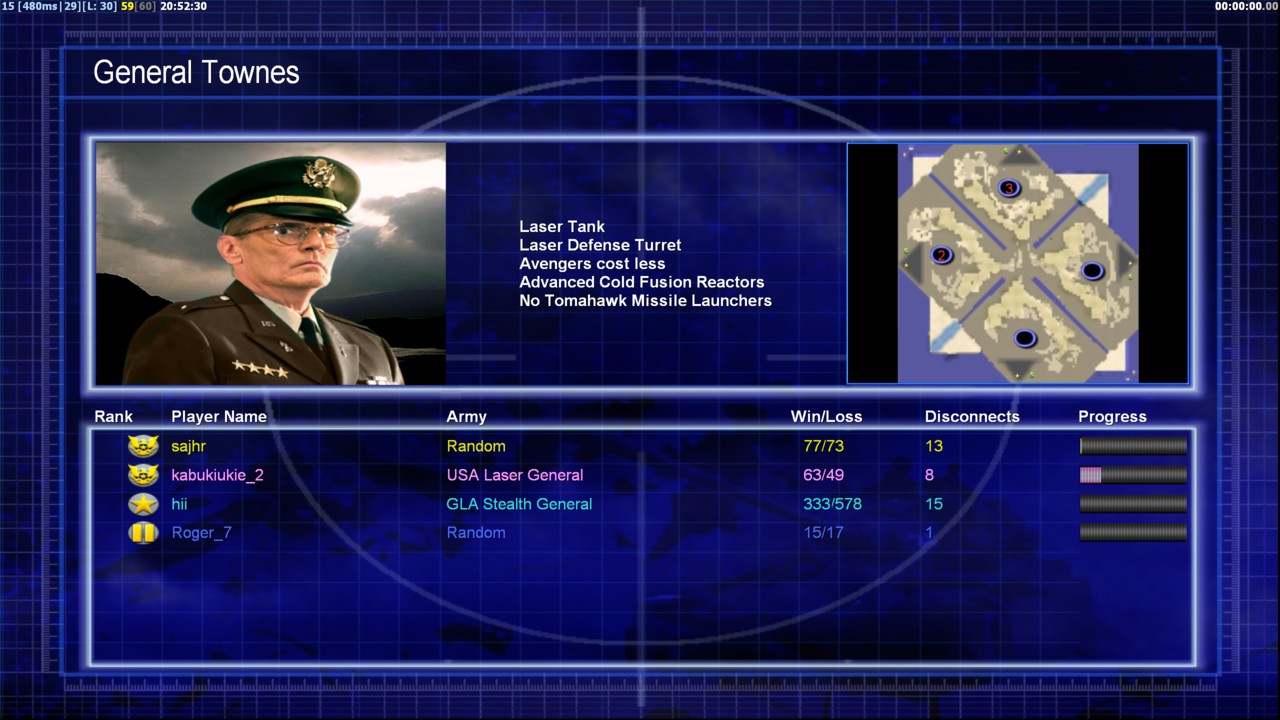Screen dimensions: 1280x720
Task: Select player sajhr's row
Action: (x=189, y=446)
